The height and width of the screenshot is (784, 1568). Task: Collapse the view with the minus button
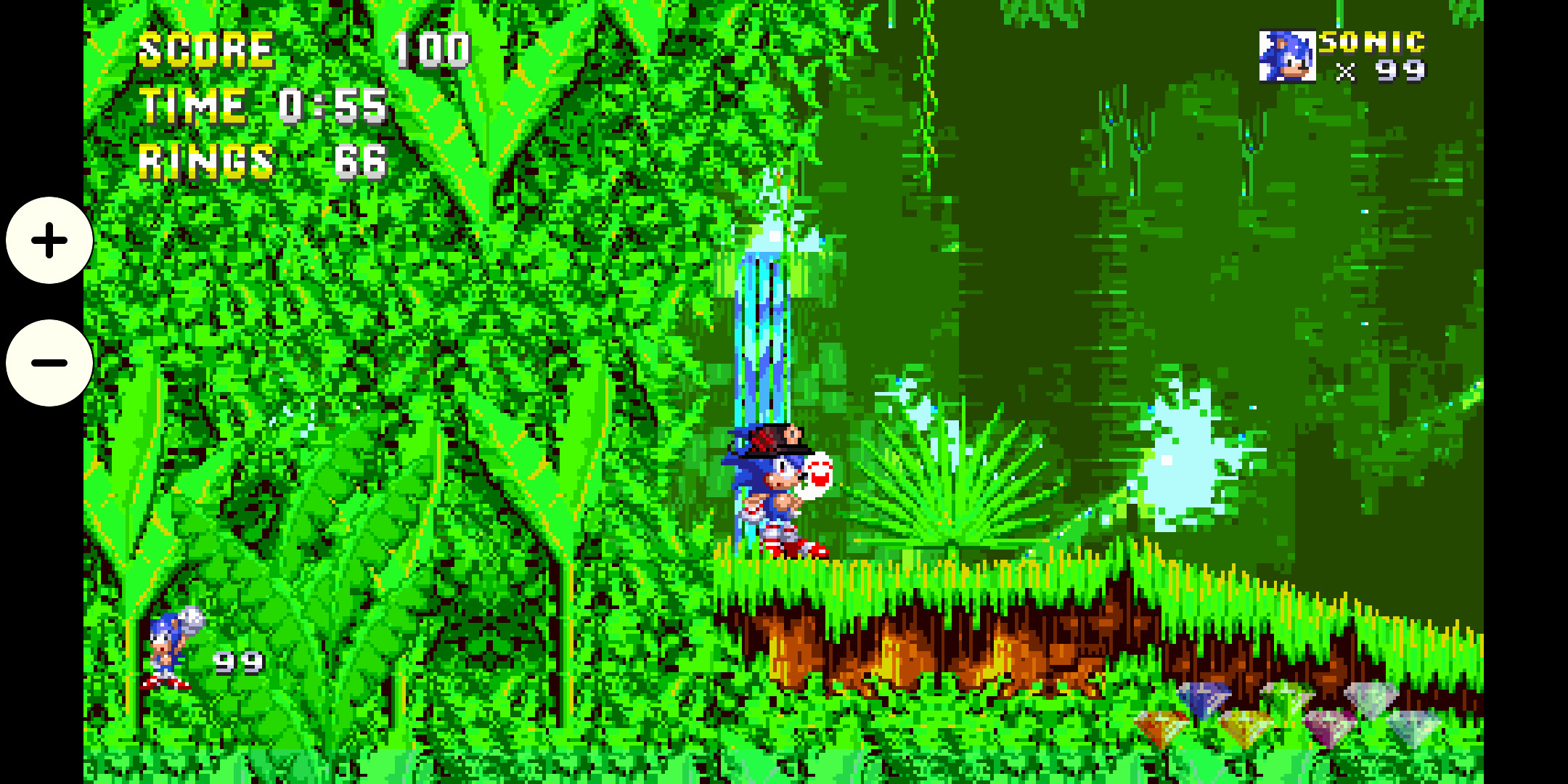coord(48,363)
